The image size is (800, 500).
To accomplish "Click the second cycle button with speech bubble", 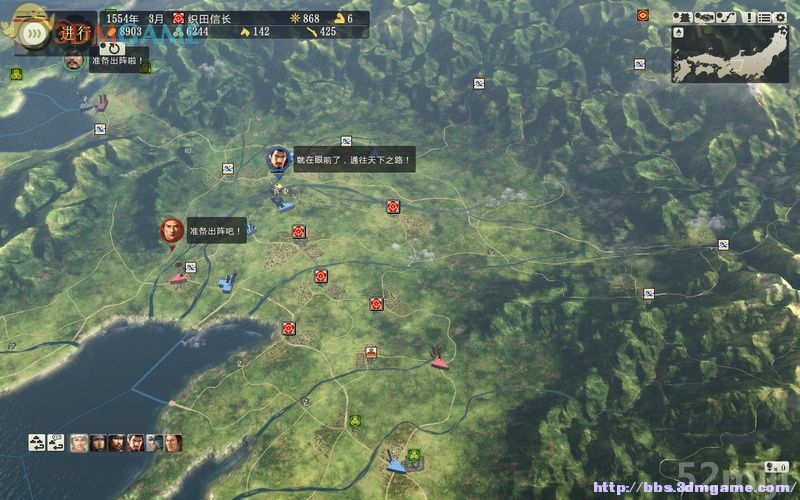I will pos(58,441).
